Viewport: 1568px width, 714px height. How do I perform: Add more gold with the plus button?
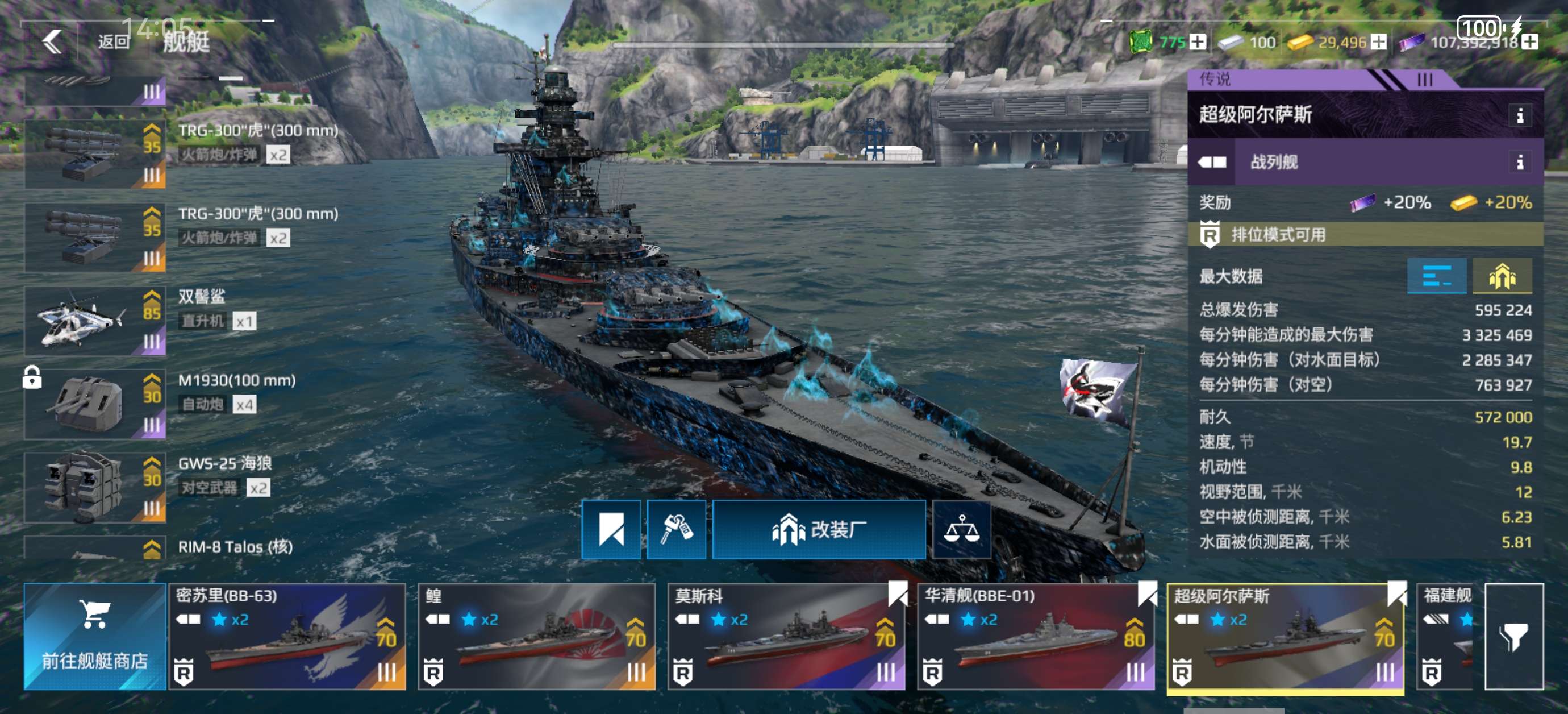1379,42
